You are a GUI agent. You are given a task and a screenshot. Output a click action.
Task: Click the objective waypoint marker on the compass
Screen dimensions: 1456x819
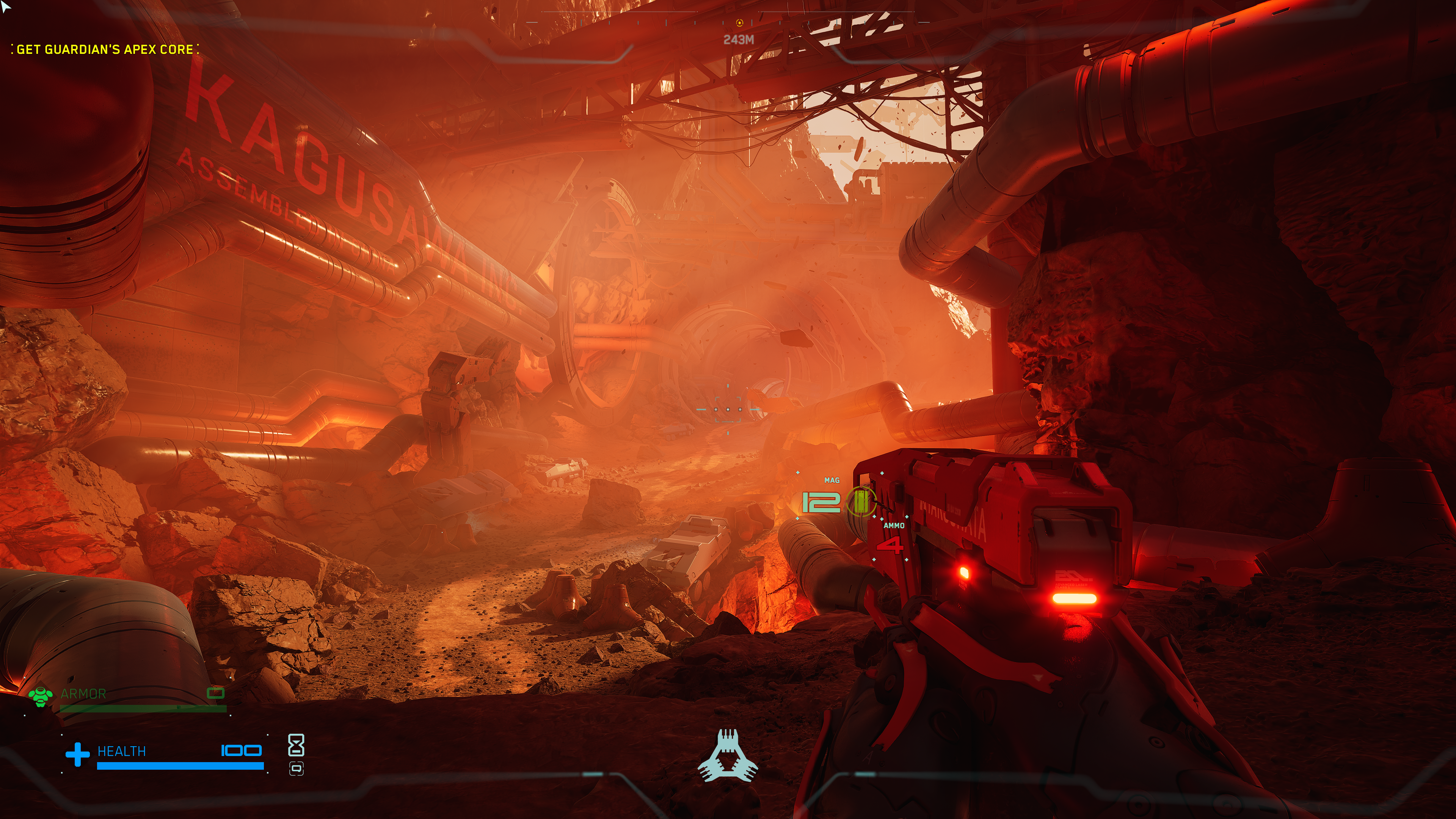[x=739, y=23]
